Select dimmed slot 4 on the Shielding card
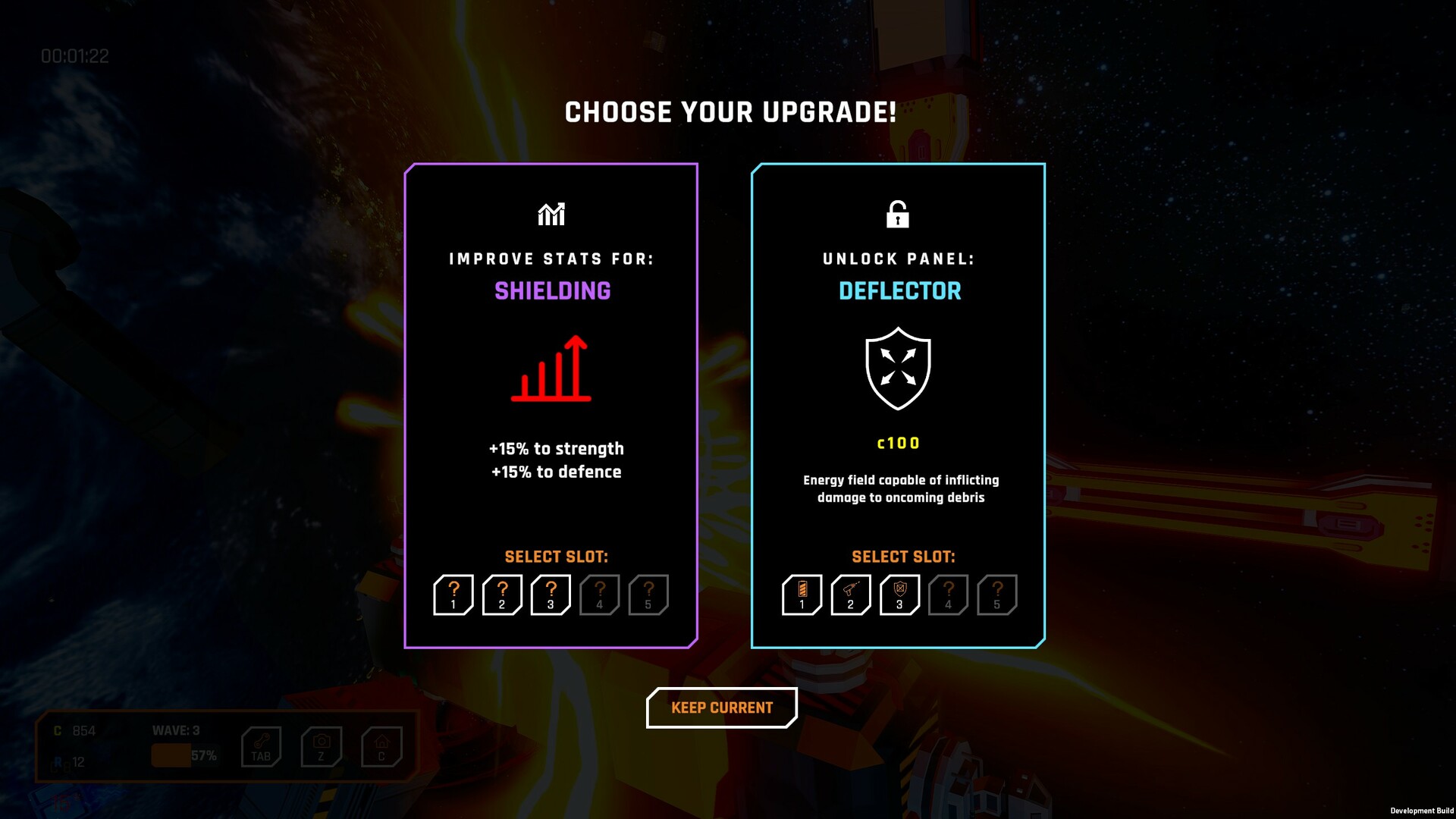Screen dimensions: 1456x819 [599, 595]
